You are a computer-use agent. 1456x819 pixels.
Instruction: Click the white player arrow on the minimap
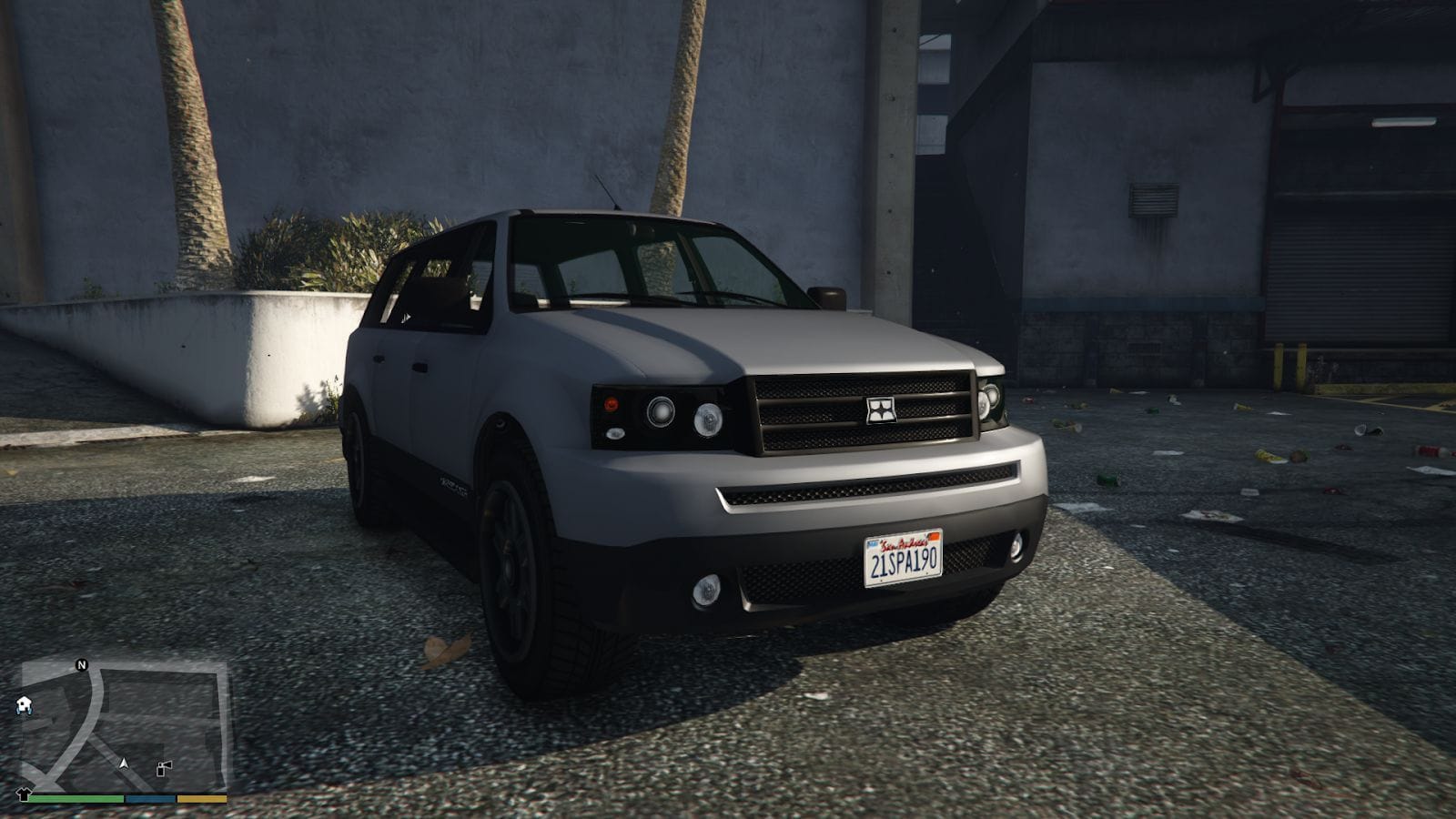click(x=125, y=763)
